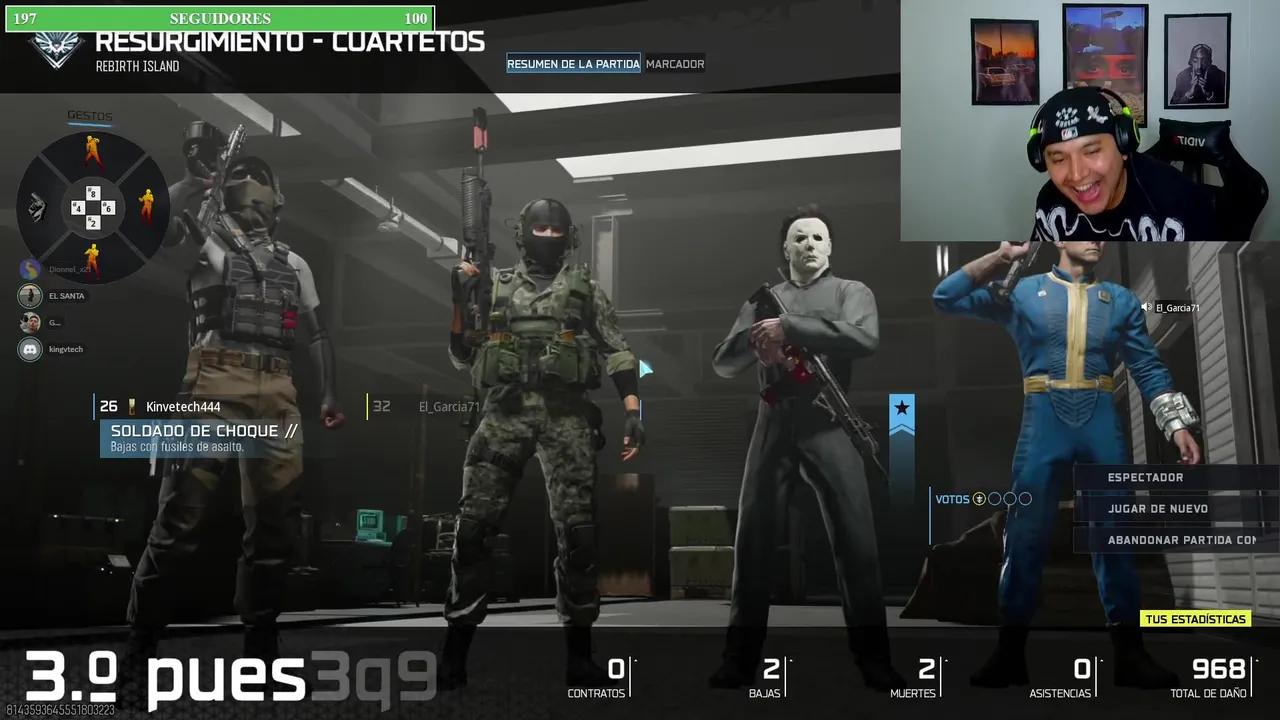Switch to the MARCADOR tab

click(675, 63)
